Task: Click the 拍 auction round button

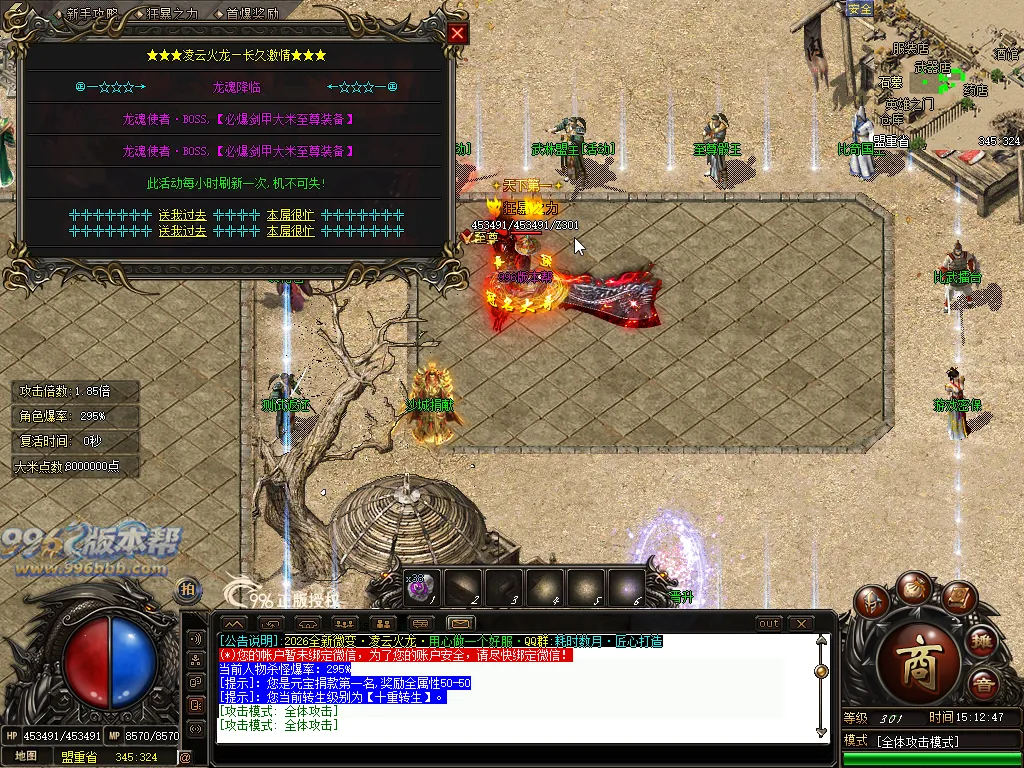Action: [x=187, y=589]
